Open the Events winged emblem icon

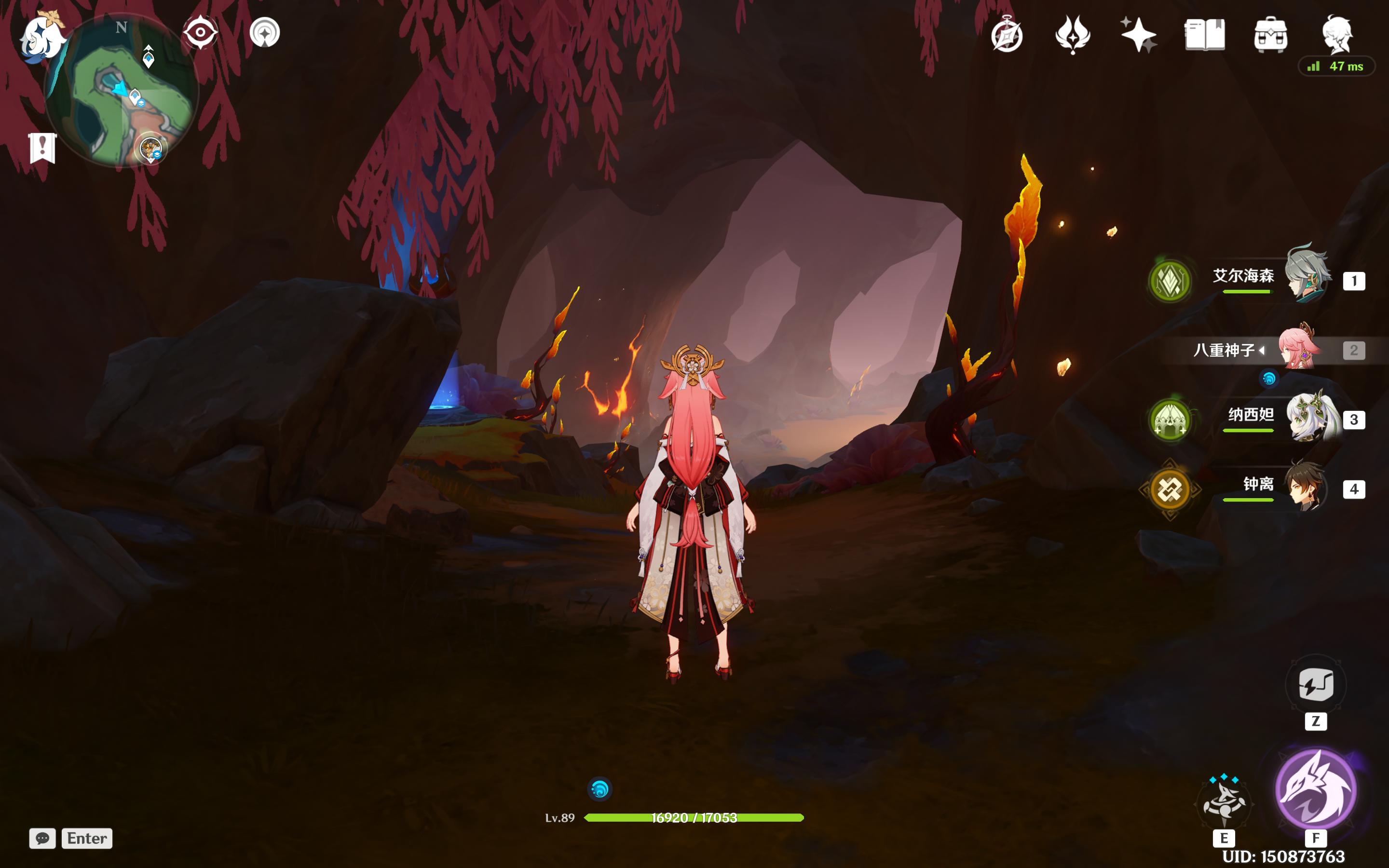(x=1072, y=34)
